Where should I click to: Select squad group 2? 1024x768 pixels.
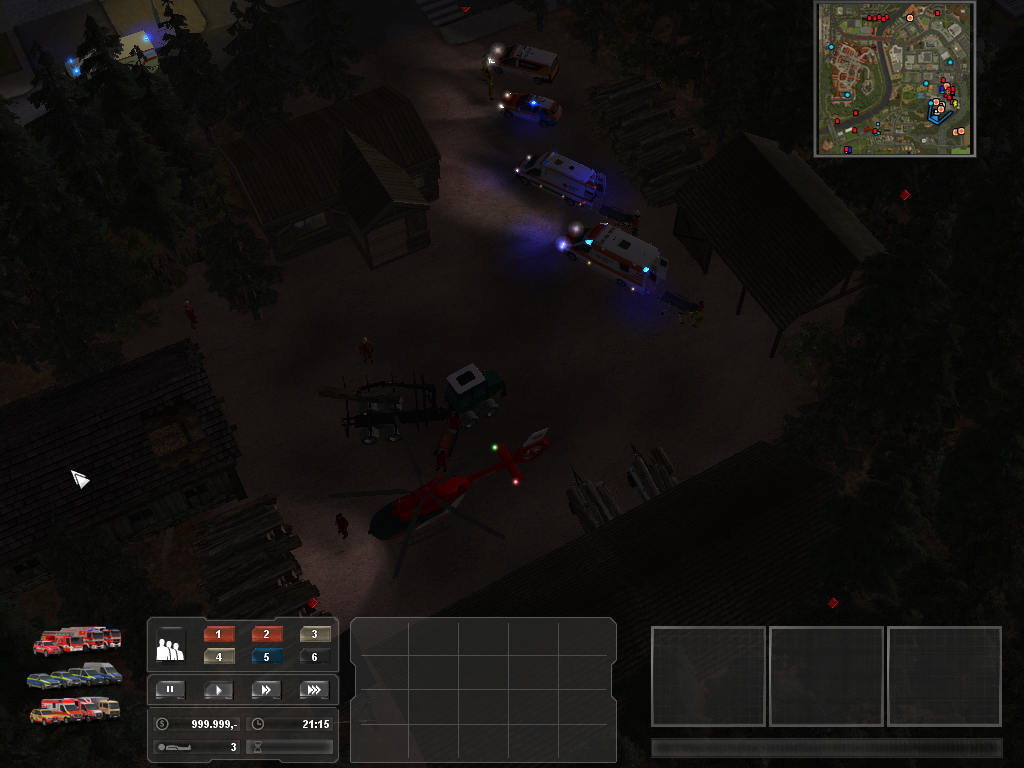pyautogui.click(x=266, y=634)
